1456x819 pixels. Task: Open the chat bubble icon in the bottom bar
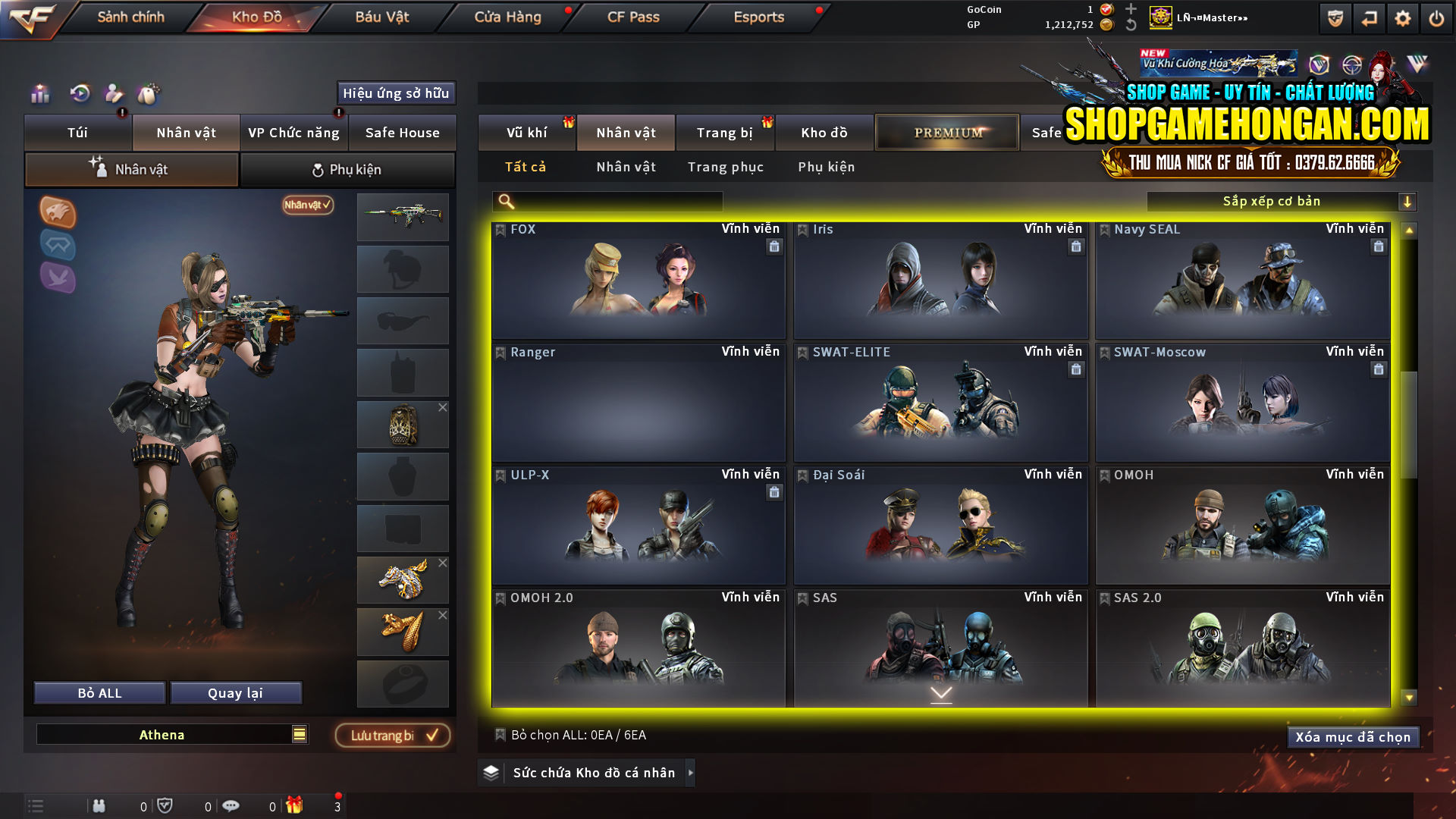tap(231, 806)
